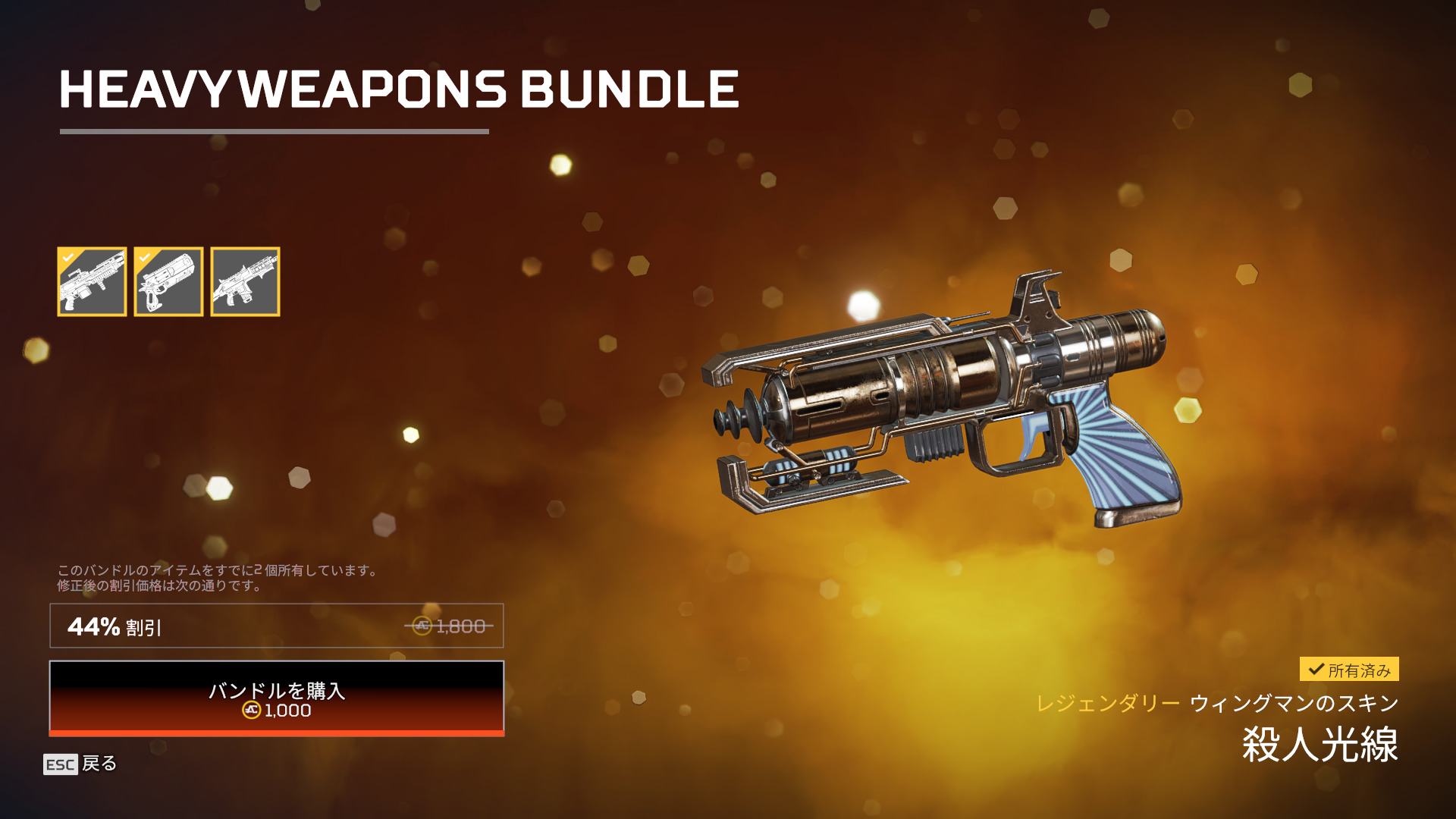This screenshot has width=1456, height=819.
Task: Go back using the 戻る button
Action: click(80, 764)
